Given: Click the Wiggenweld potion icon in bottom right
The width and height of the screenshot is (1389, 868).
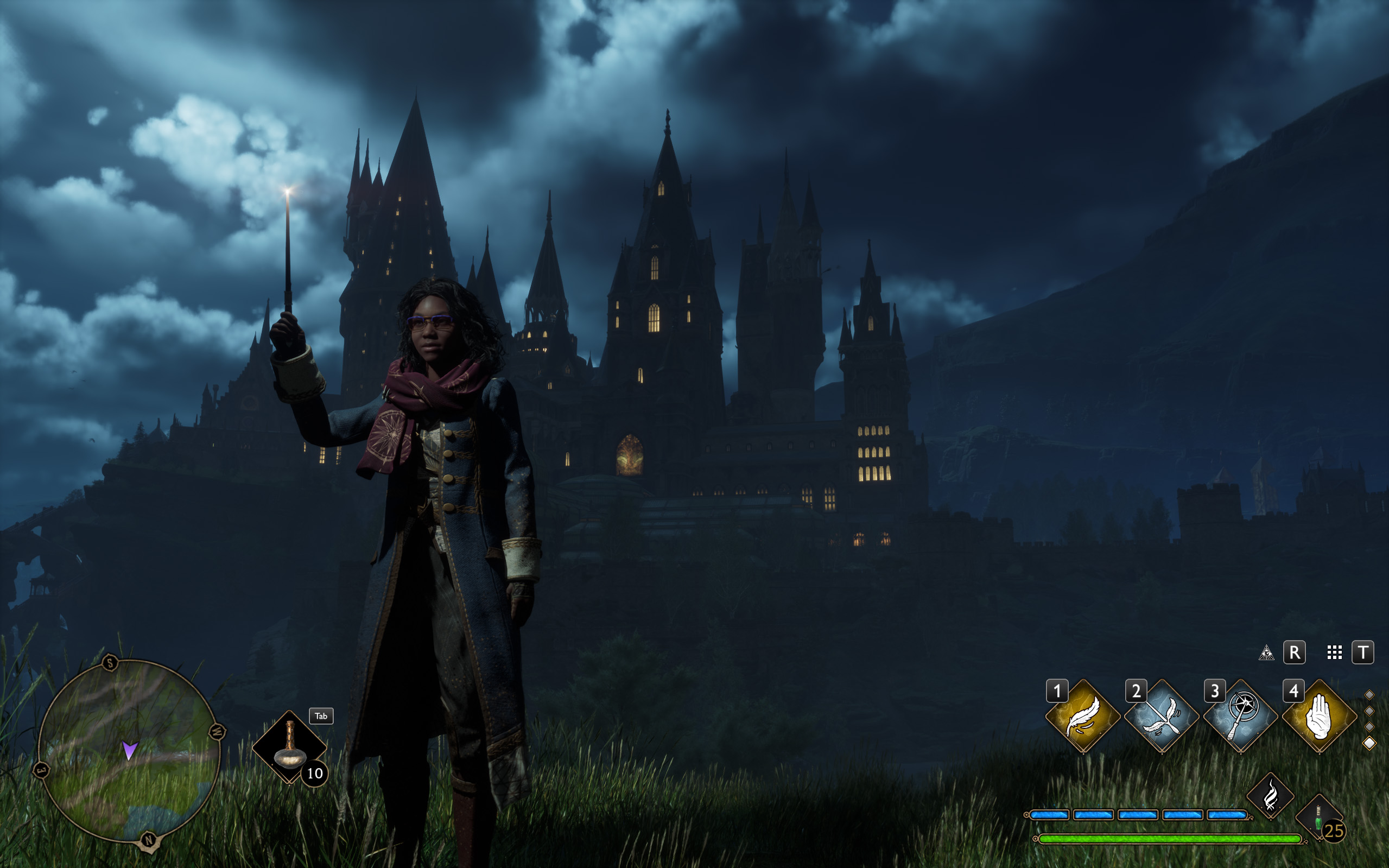Looking at the screenshot, I should pos(1318,815).
